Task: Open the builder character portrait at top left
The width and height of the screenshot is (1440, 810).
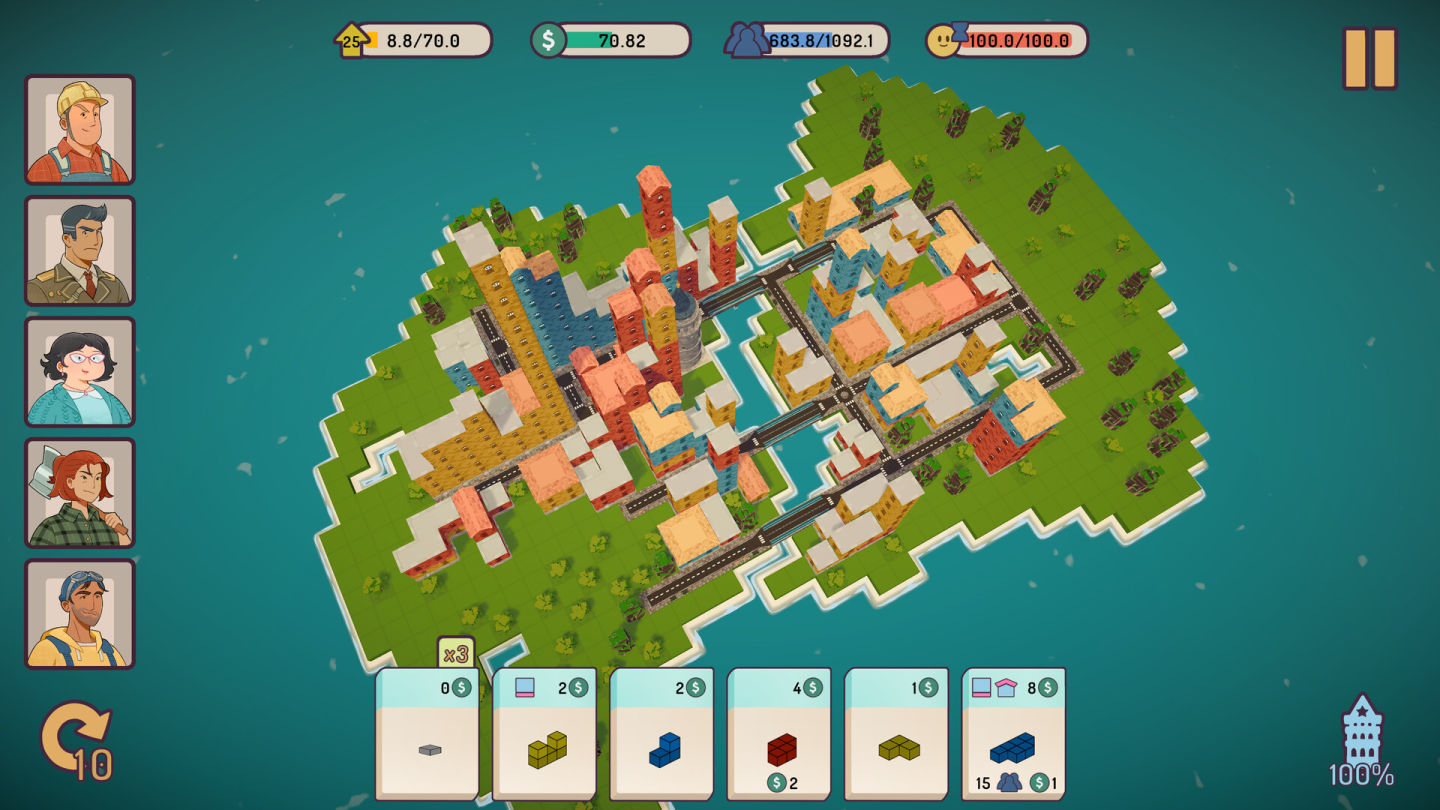Action: click(80, 128)
